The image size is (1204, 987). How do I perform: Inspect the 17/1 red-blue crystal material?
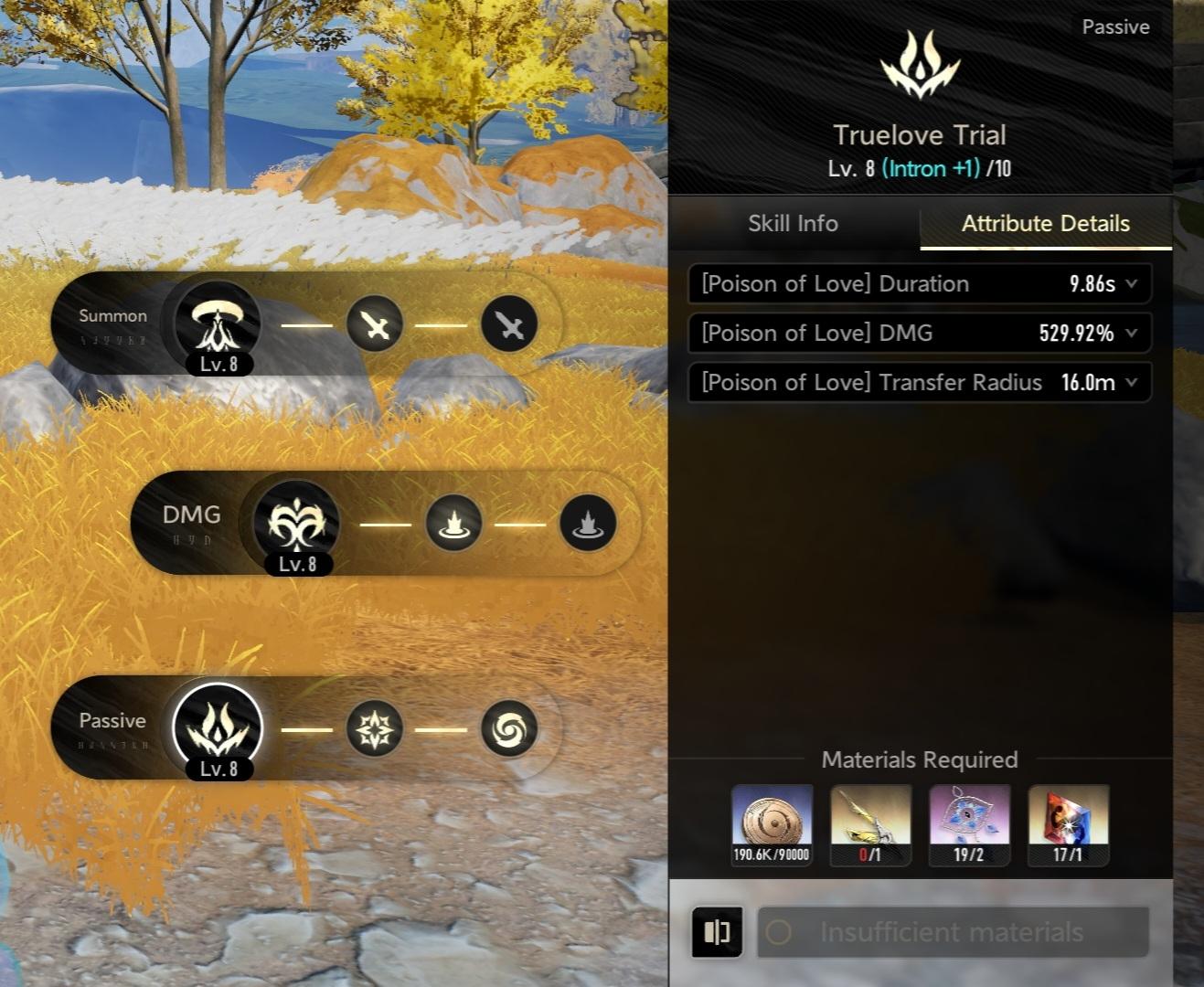[1068, 824]
